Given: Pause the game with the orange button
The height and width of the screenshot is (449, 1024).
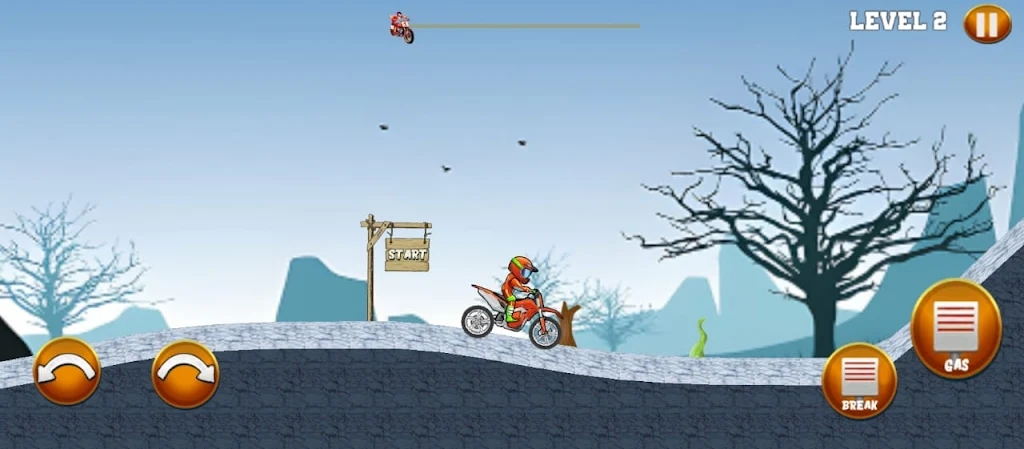Looking at the screenshot, I should [x=986, y=24].
